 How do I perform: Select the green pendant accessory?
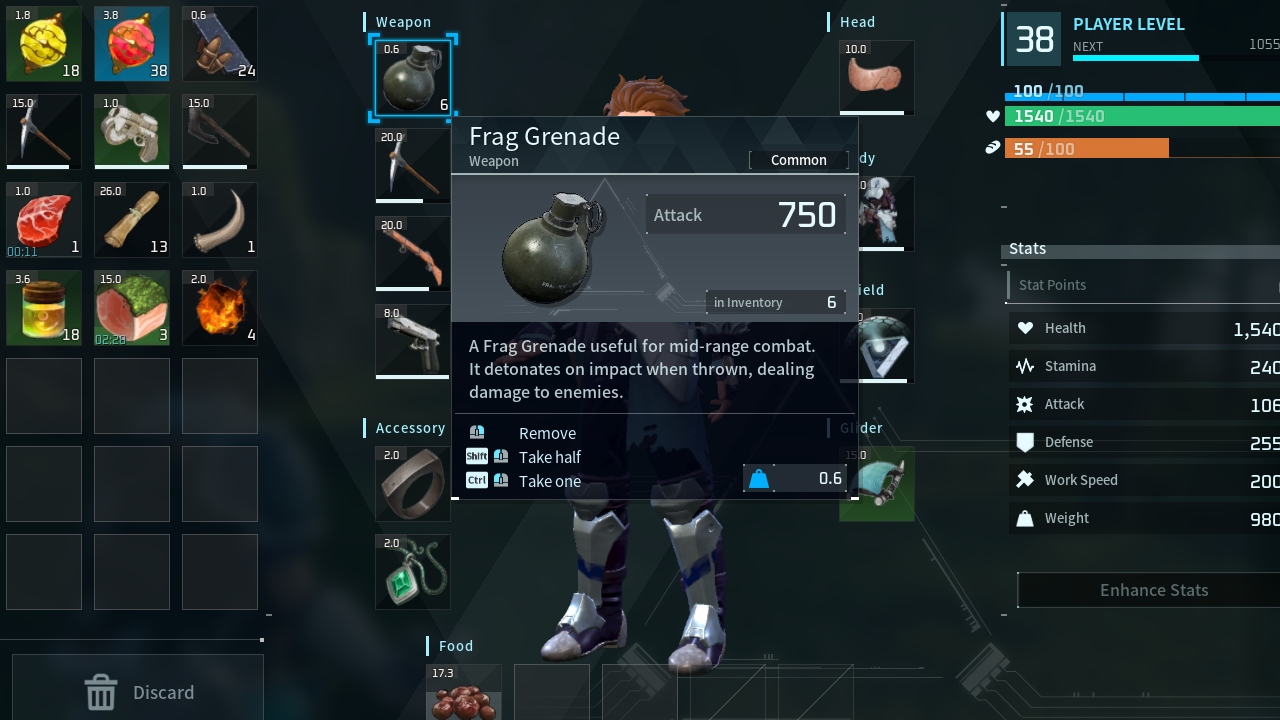(412, 571)
